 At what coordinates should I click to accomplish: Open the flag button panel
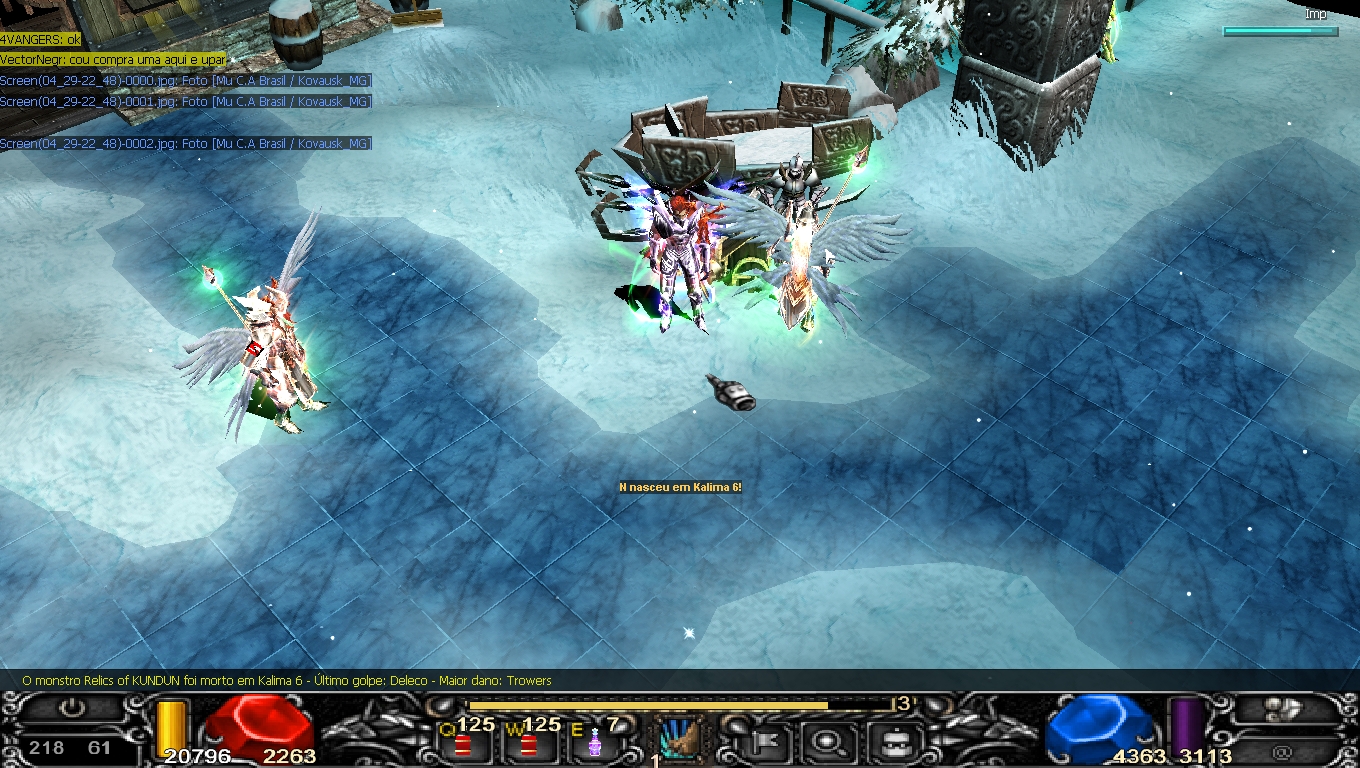(768, 742)
